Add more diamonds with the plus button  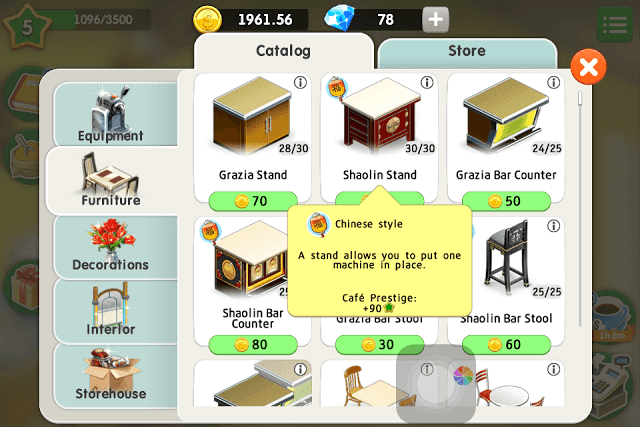click(435, 19)
